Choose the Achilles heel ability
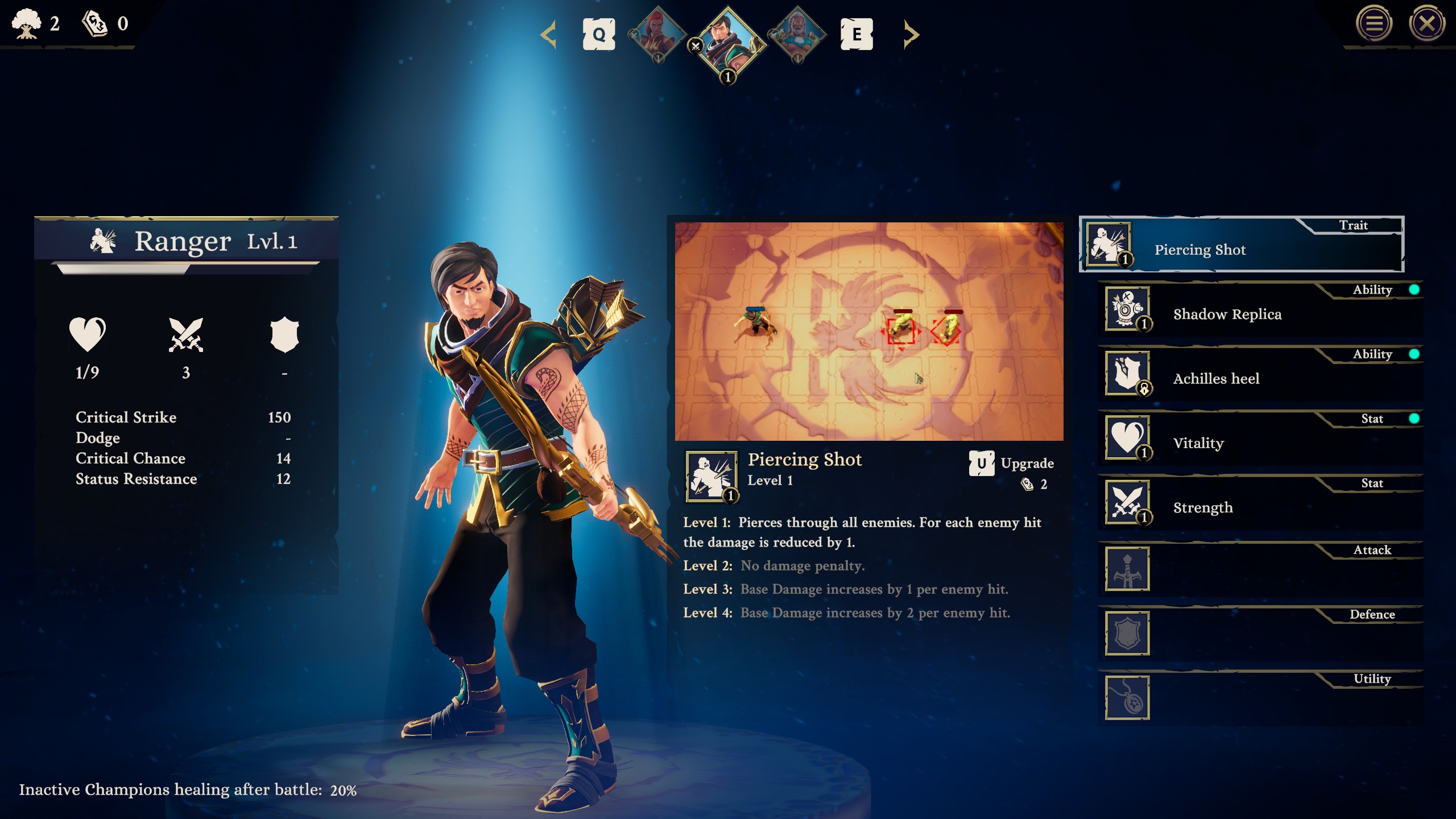The width and height of the screenshot is (1456, 819). (x=1260, y=375)
